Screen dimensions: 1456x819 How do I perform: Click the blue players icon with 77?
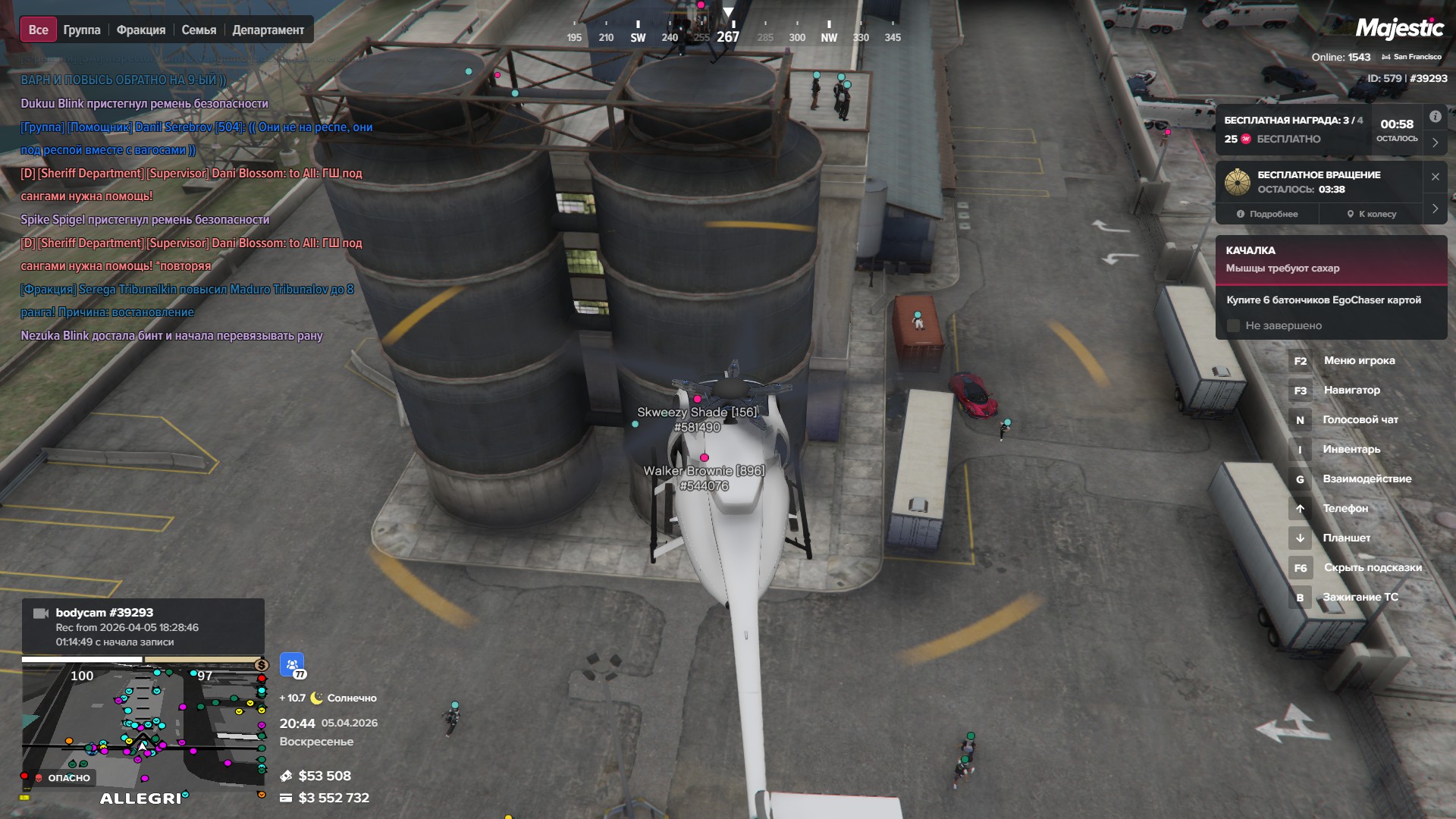(x=292, y=665)
